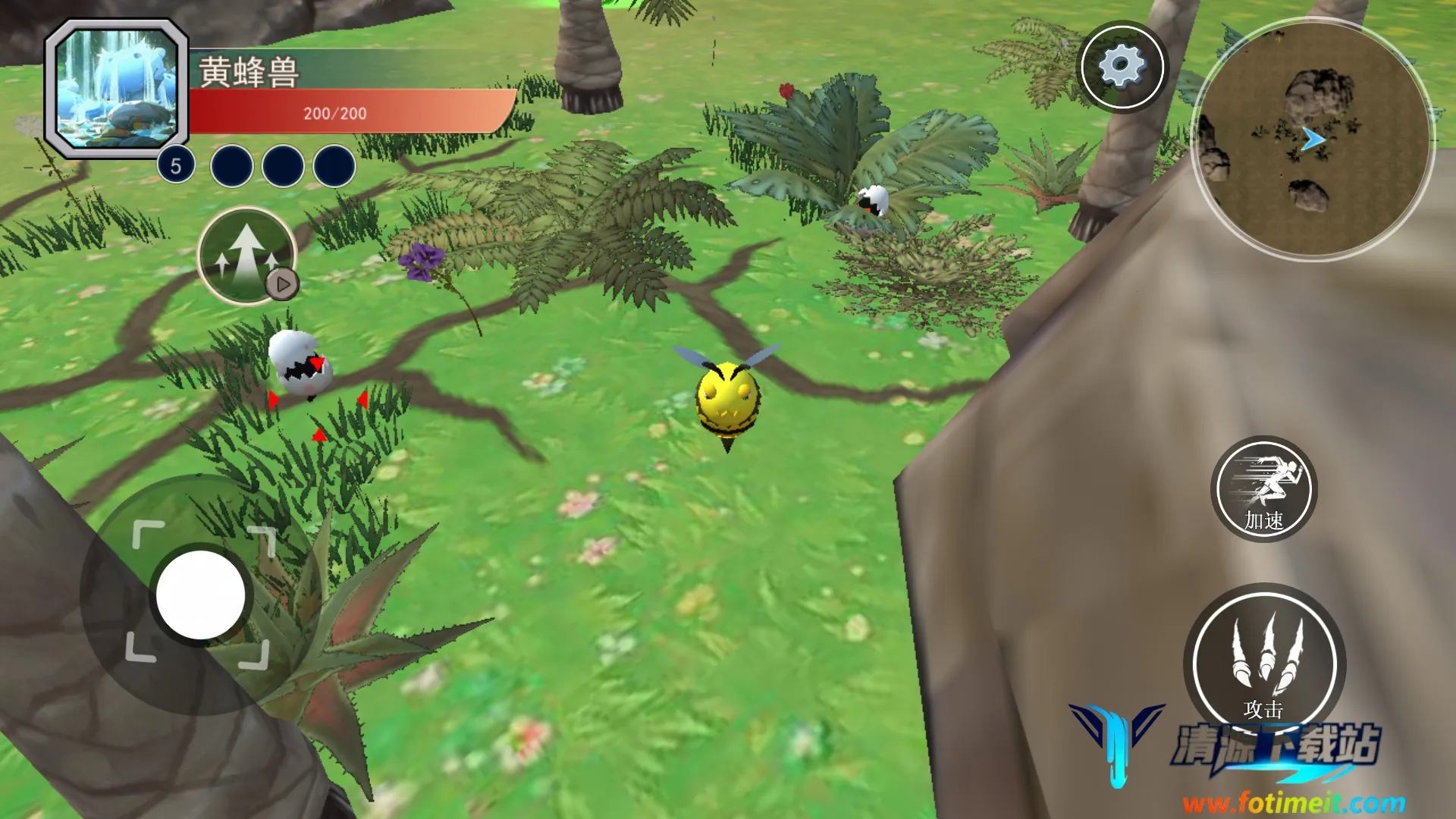1456x819 pixels.
Task: Activate the upward arrows evolve skill
Action: pyautogui.click(x=246, y=256)
